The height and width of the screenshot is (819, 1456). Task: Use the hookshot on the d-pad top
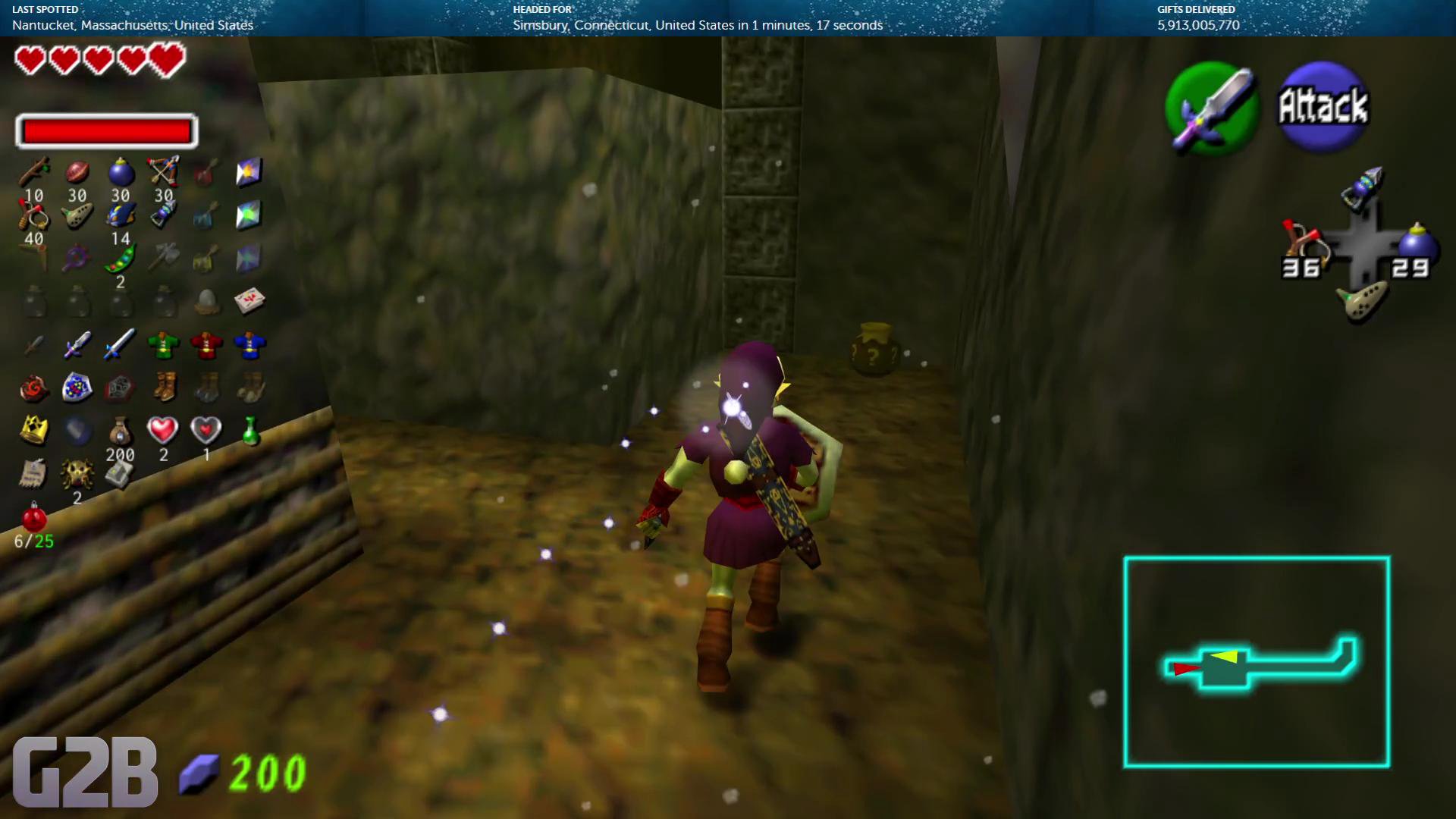coord(1363,187)
